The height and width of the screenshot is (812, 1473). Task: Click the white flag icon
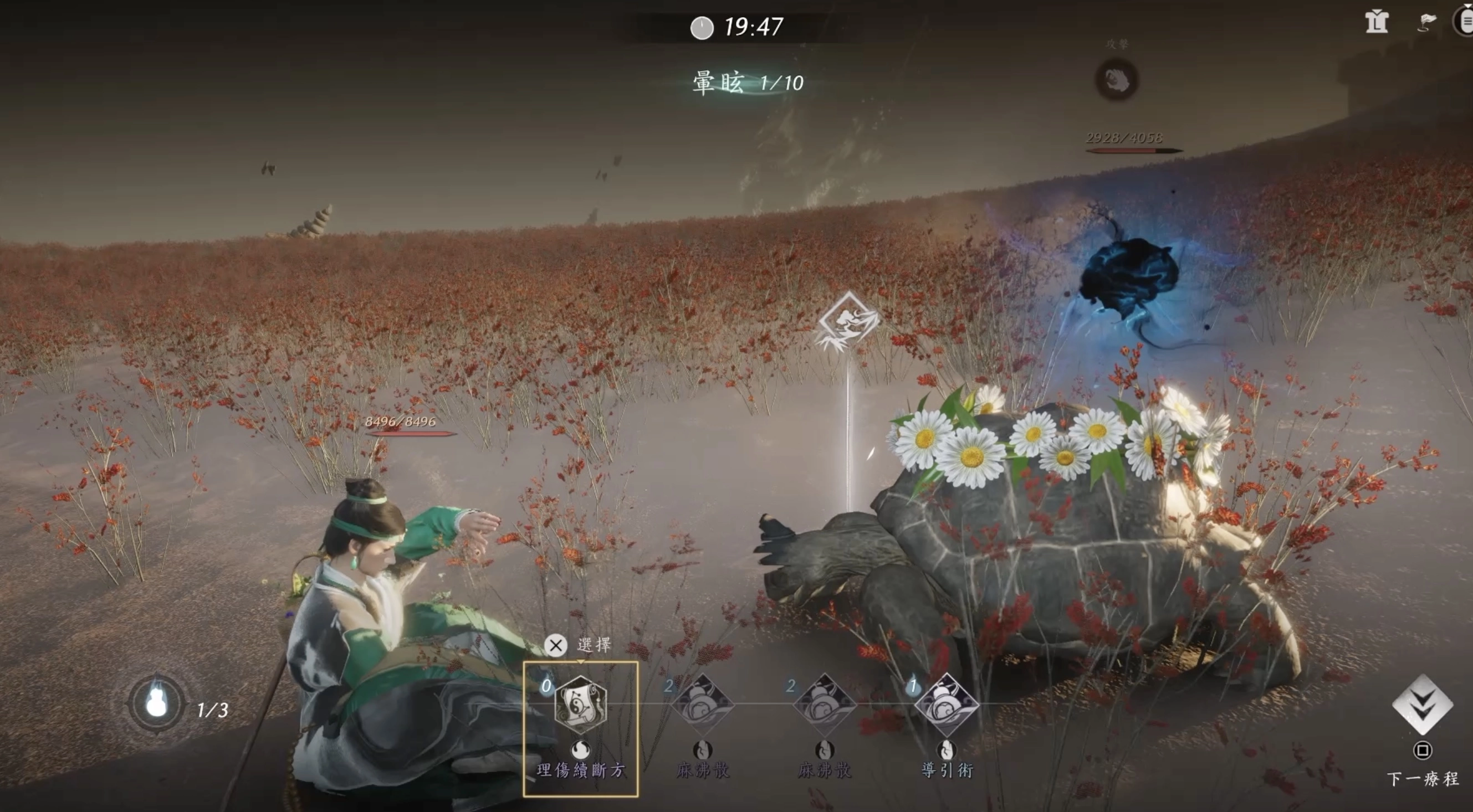[x=1426, y=23]
